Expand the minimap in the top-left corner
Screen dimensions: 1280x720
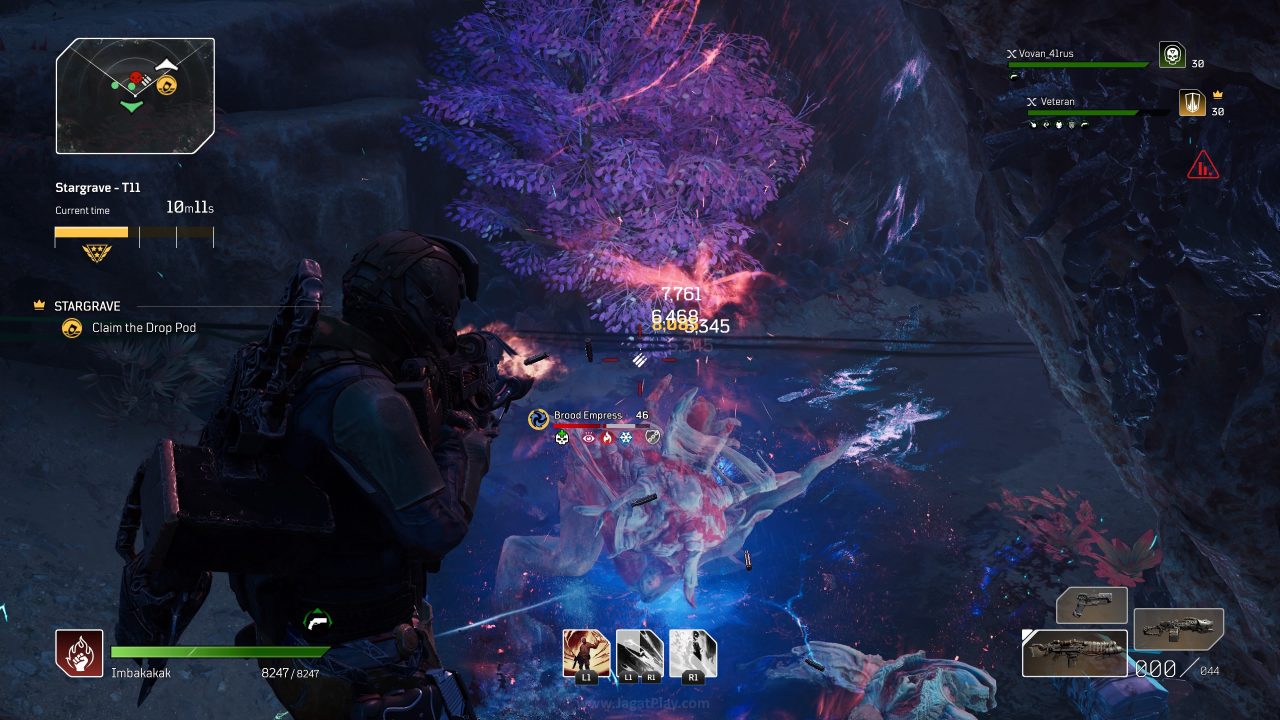coord(134,94)
